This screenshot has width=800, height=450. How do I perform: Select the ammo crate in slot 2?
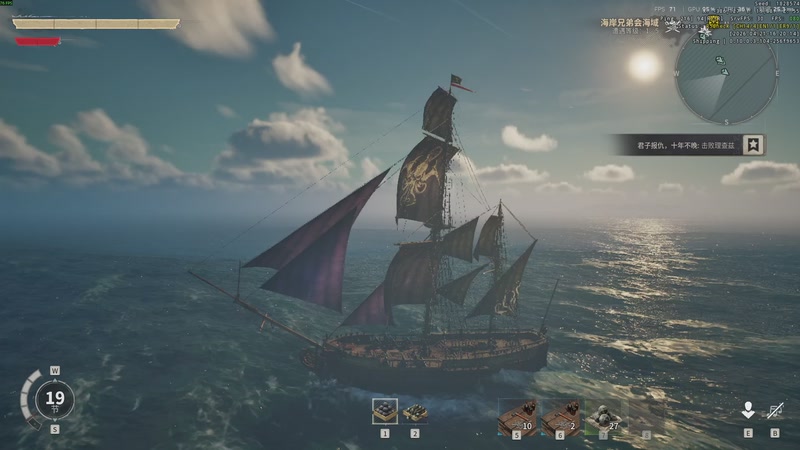click(415, 412)
